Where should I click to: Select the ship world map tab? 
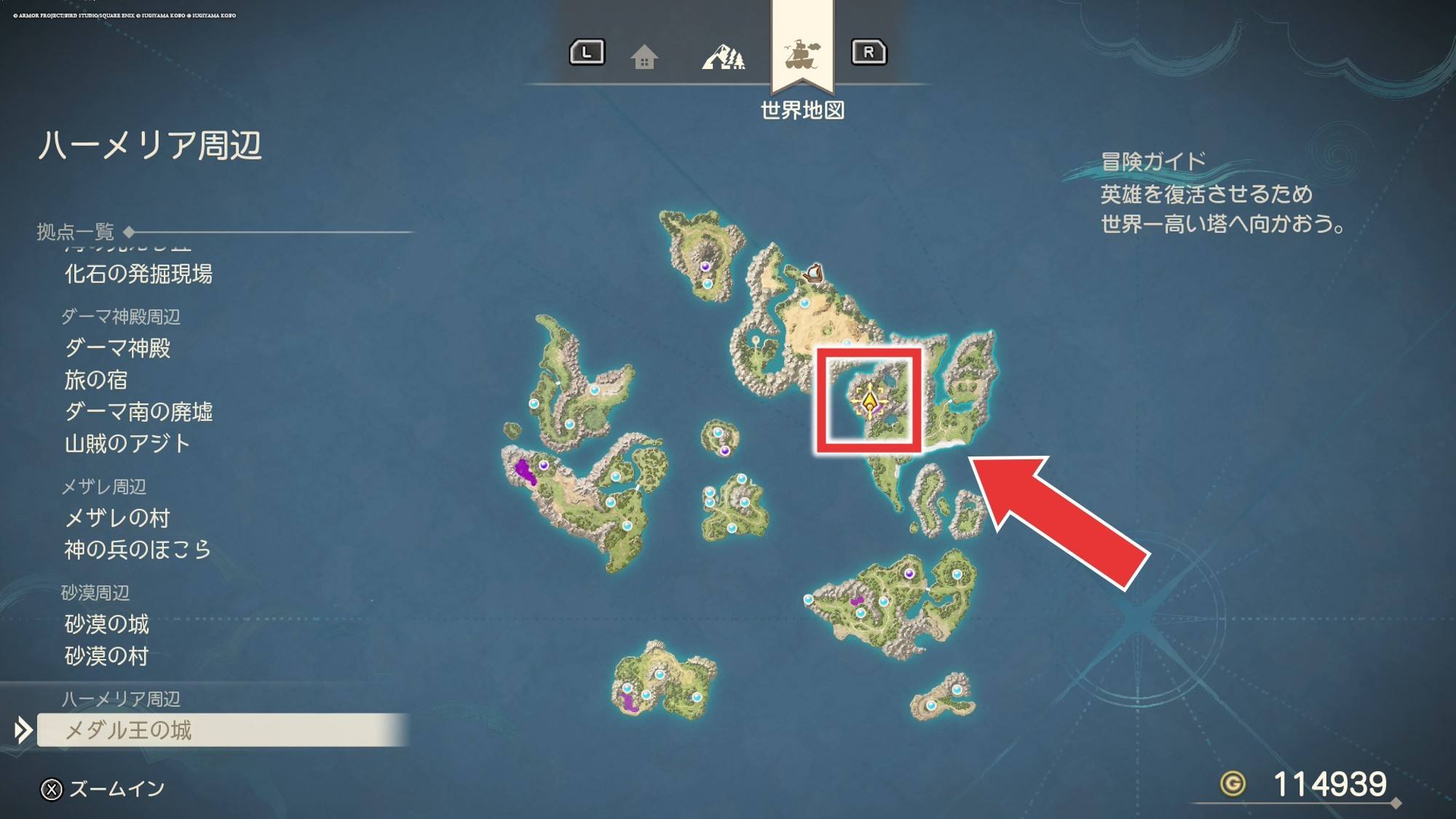[x=802, y=55]
